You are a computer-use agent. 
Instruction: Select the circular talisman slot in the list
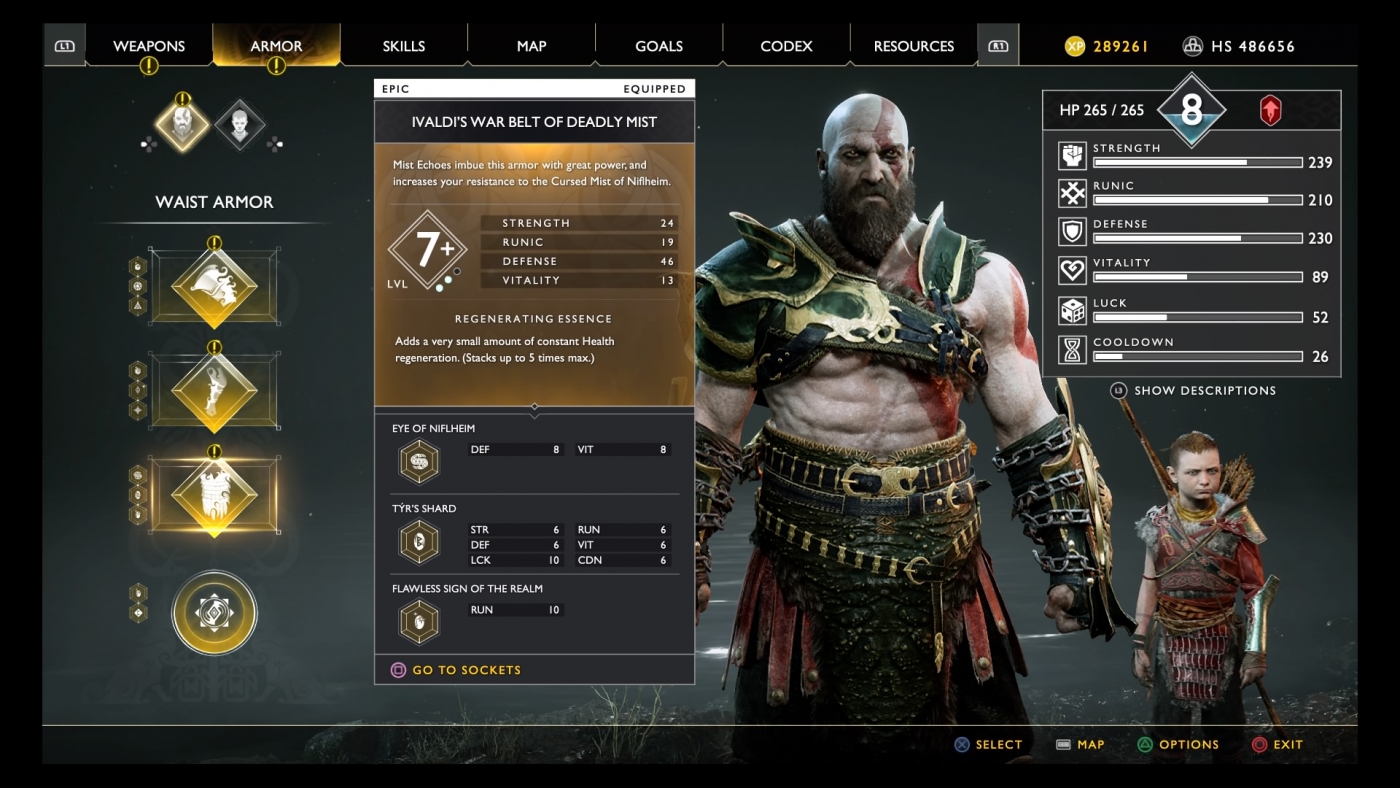[x=214, y=613]
